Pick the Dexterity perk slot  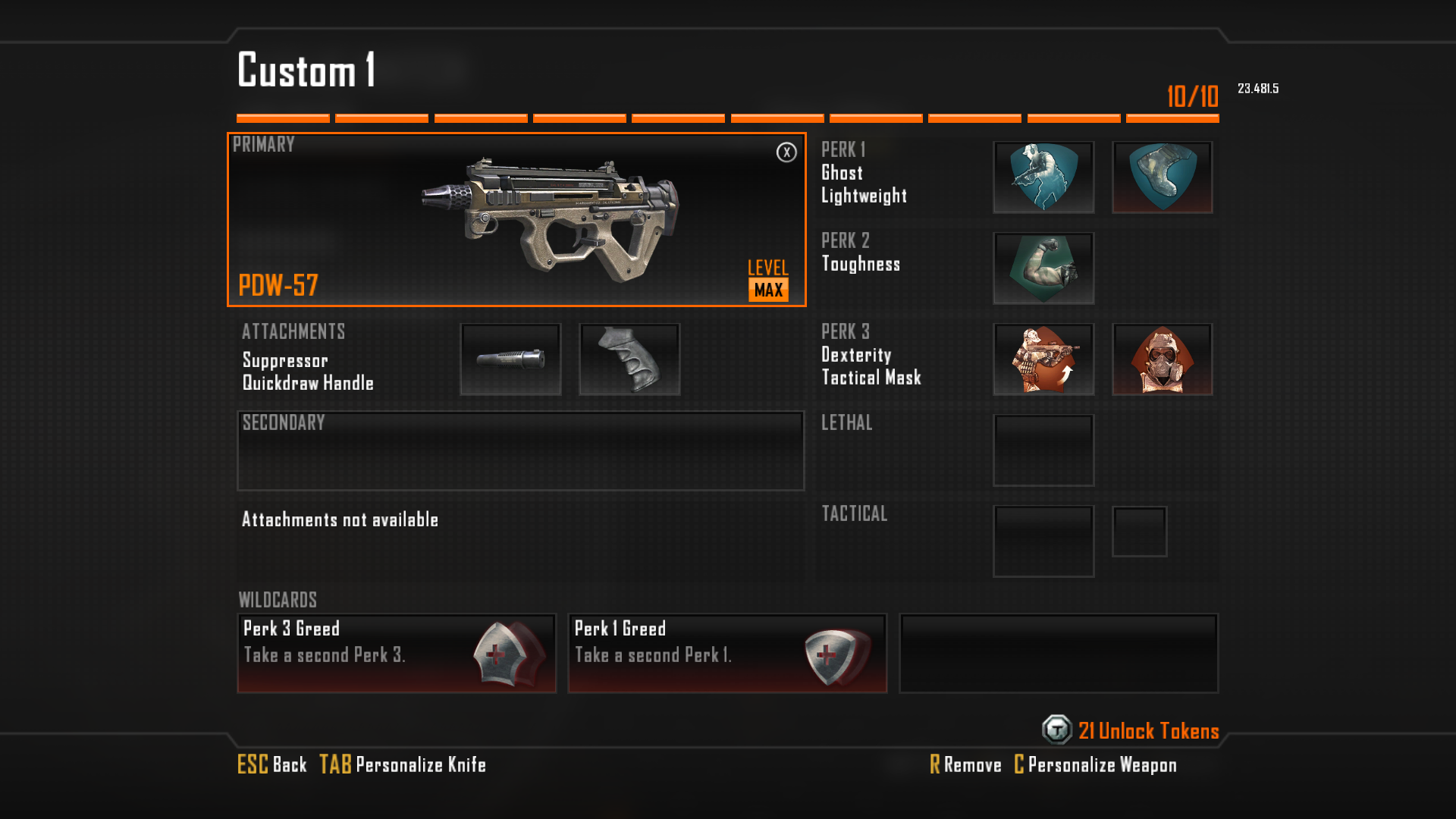click(1043, 359)
